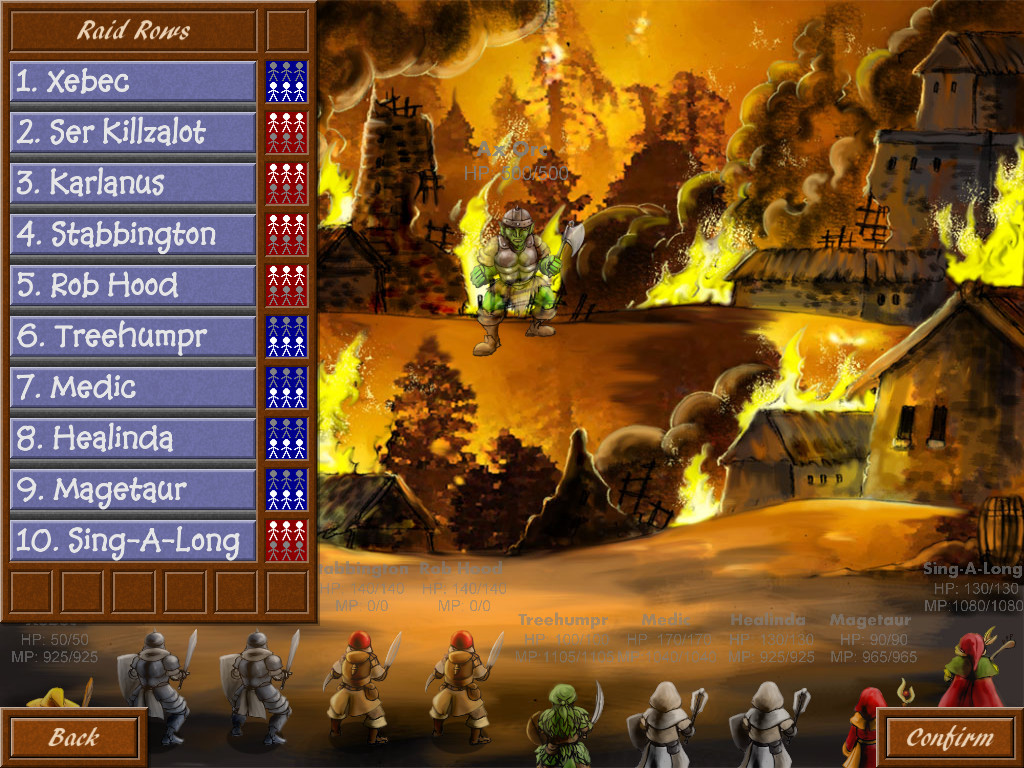Screen dimensions: 1024x768
Task: Choose the Sing-A-Long raid row
Action: (133, 541)
